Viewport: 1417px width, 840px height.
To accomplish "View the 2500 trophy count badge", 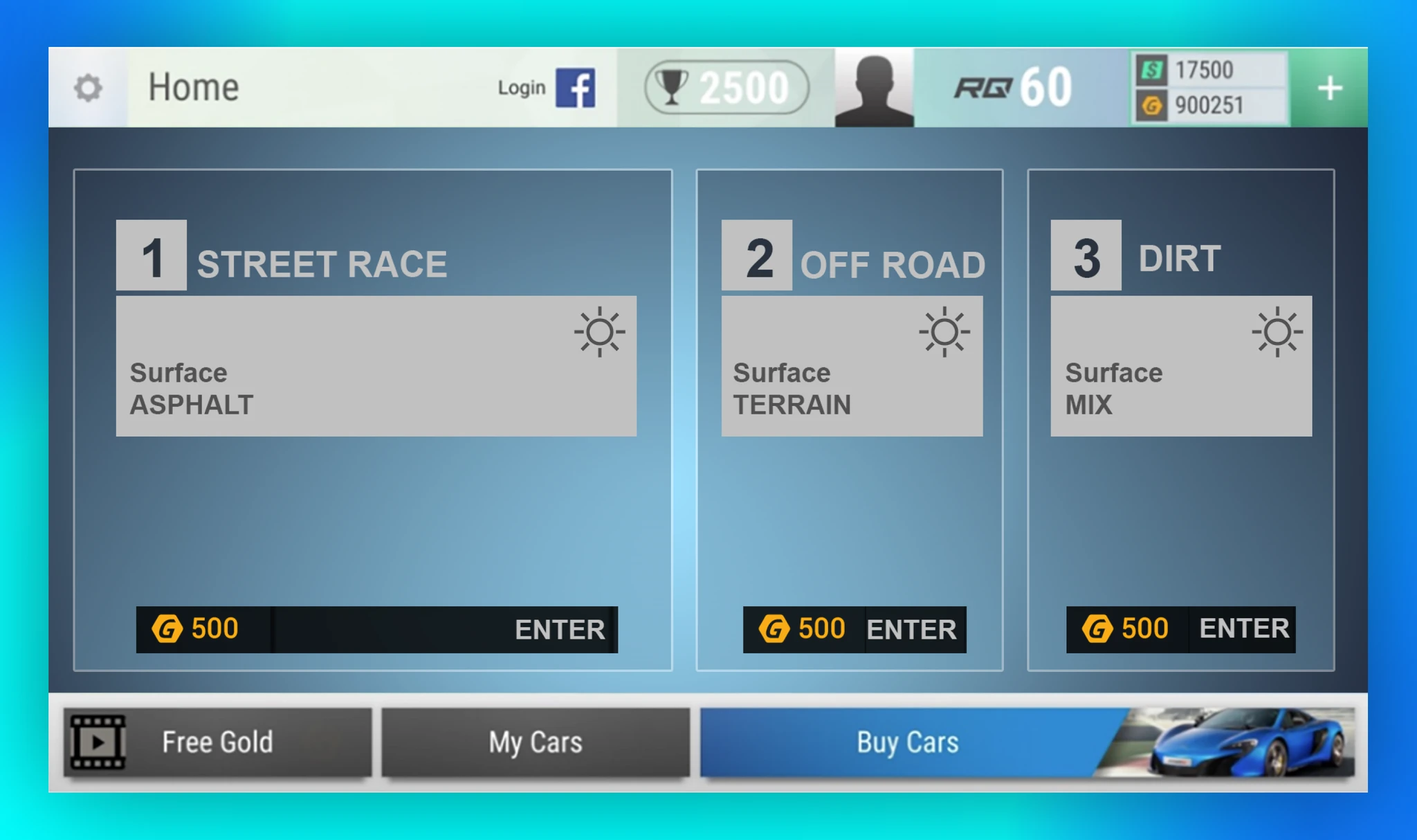I will pos(726,88).
